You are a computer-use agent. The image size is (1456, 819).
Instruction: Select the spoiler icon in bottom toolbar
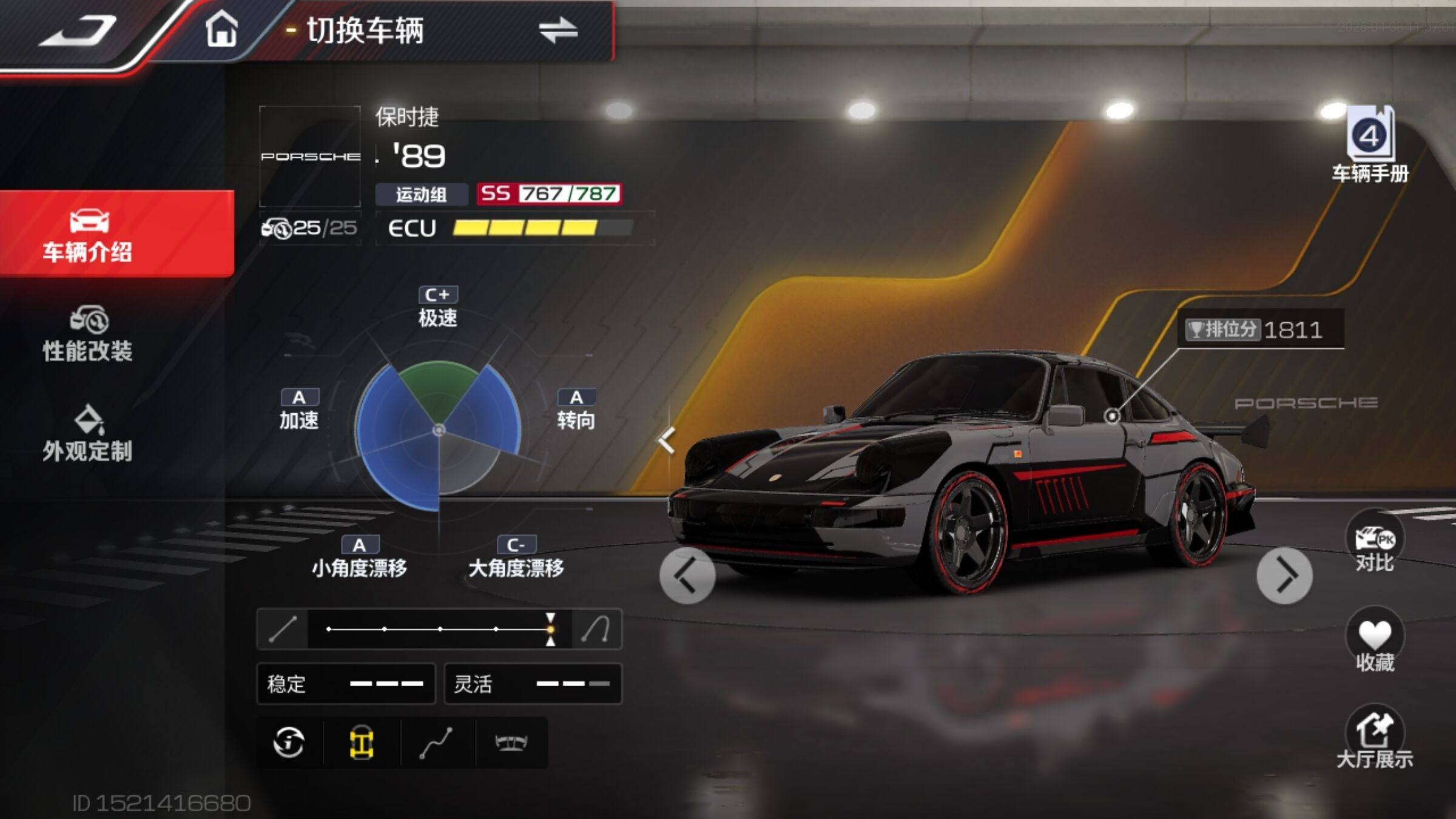point(511,742)
